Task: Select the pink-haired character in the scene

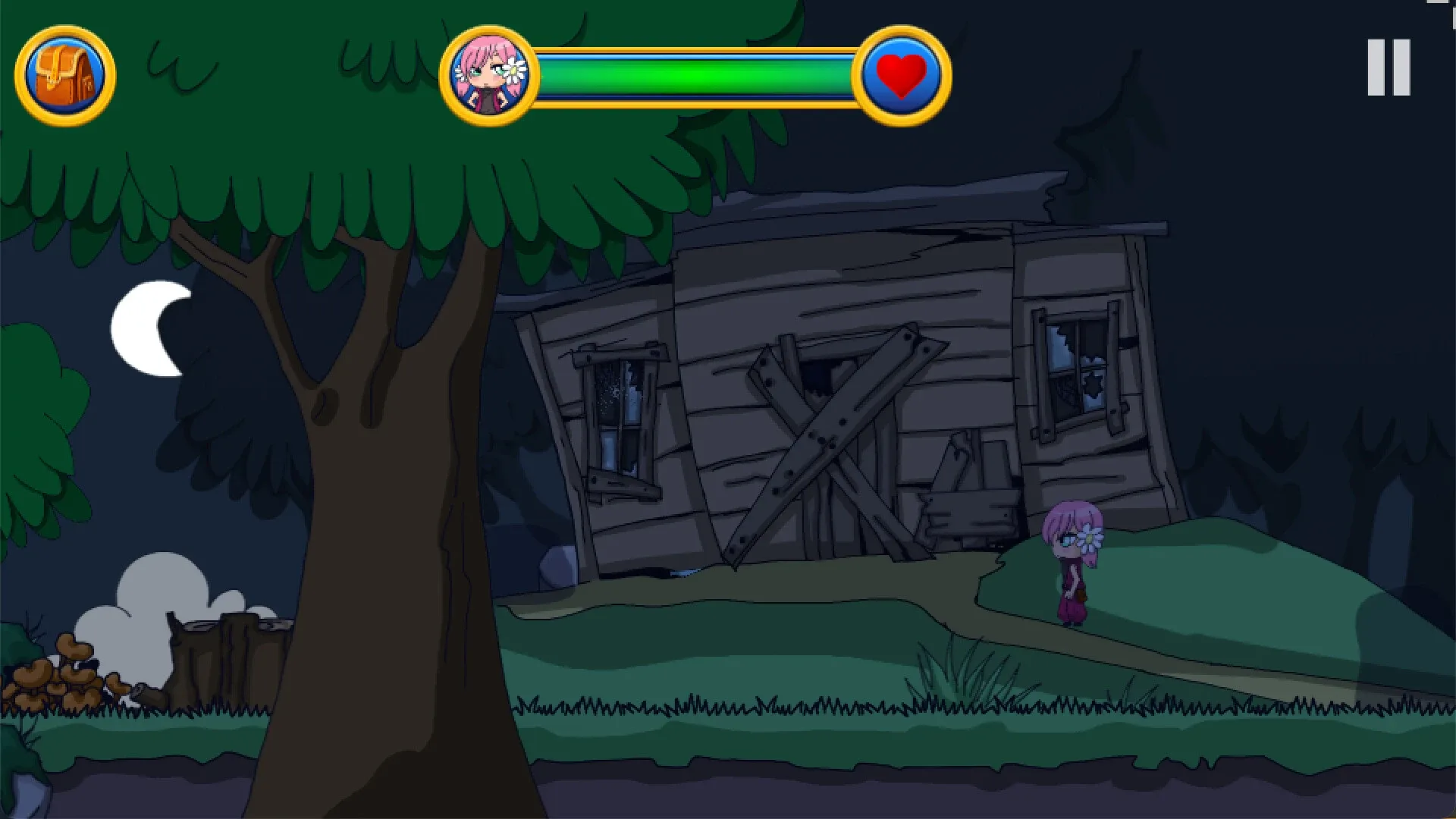Action: coord(1070,561)
